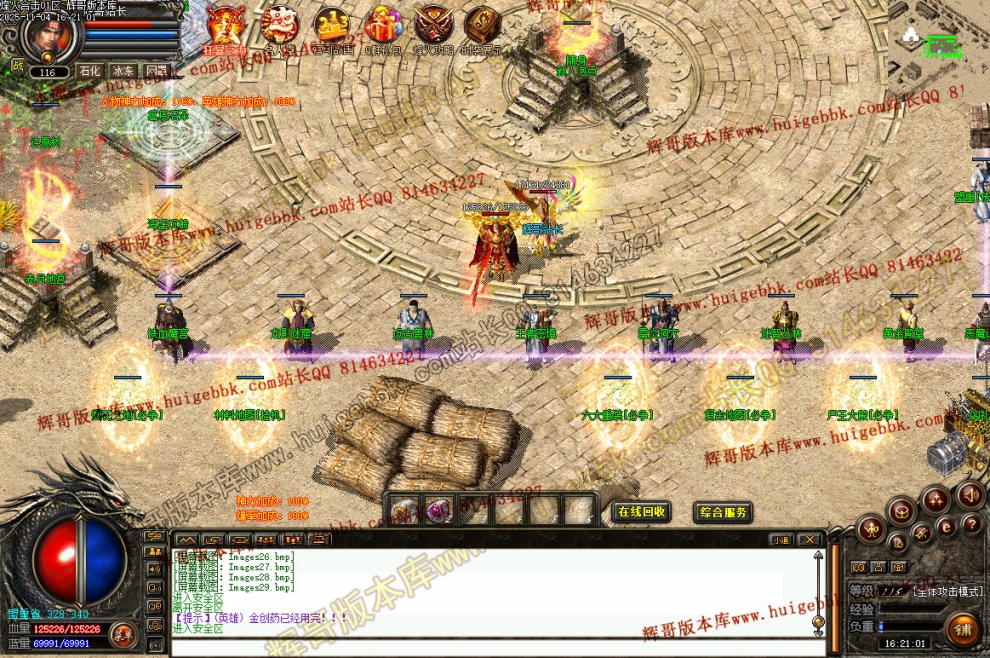Open the gold podium ranking icon
The image size is (990, 658).
pyautogui.click(x=332, y=25)
